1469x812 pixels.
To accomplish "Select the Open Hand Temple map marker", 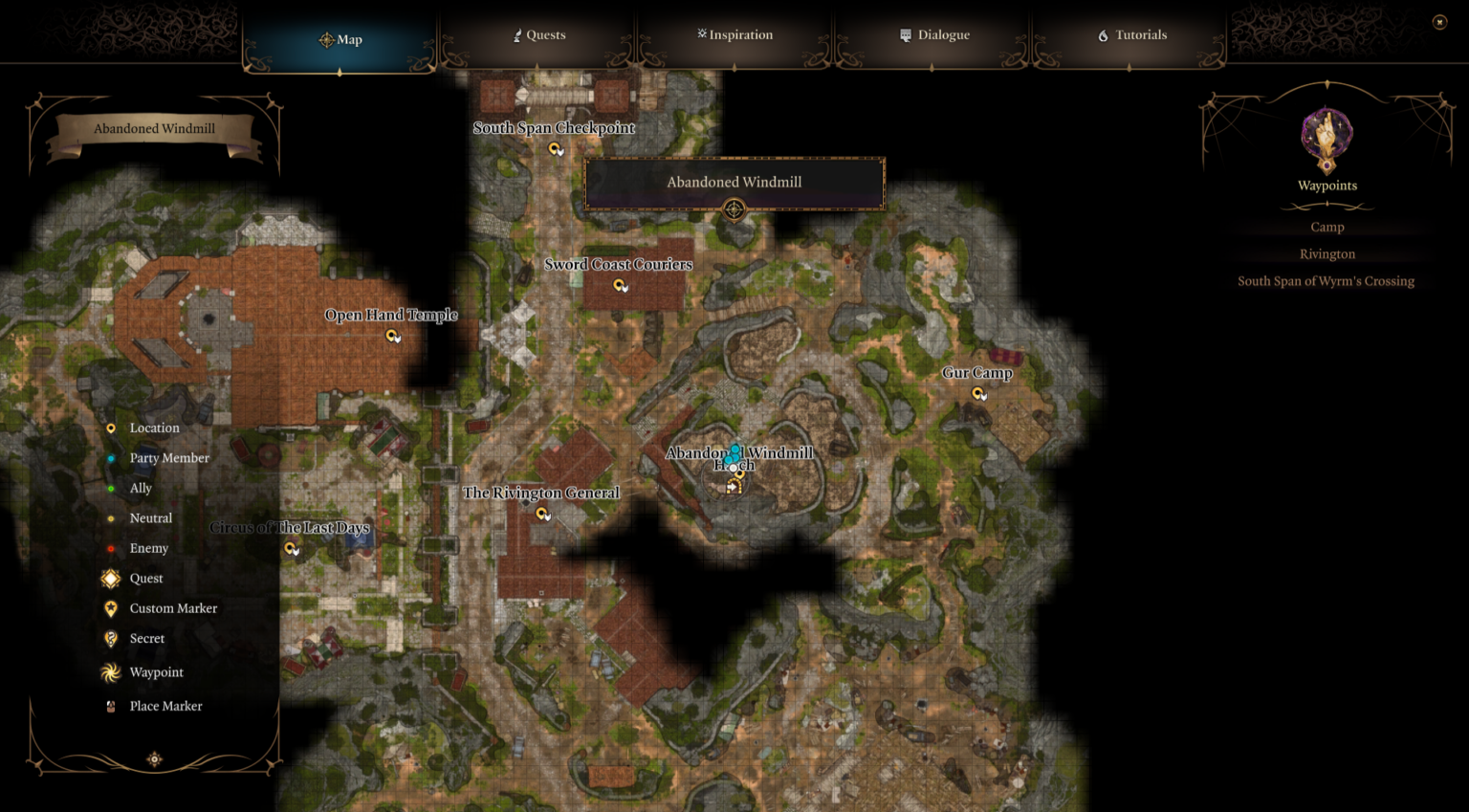I will point(392,336).
